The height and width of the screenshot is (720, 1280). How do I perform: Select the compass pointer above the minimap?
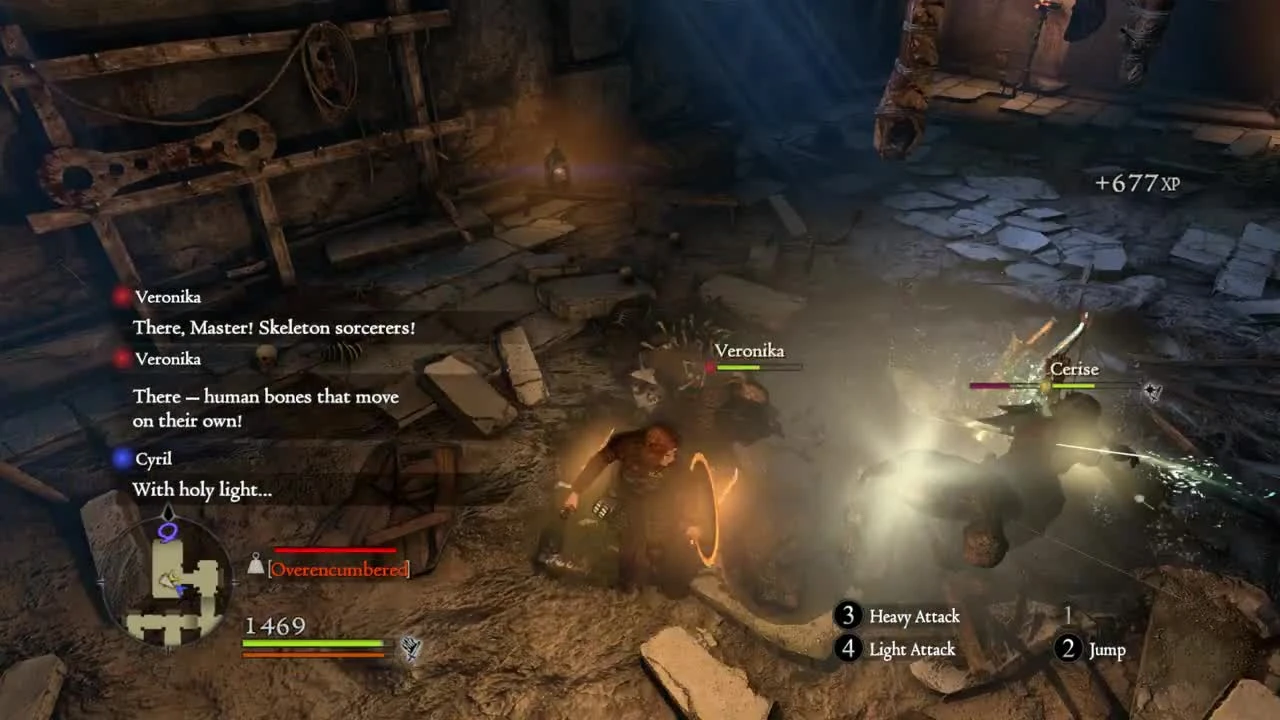pos(168,513)
